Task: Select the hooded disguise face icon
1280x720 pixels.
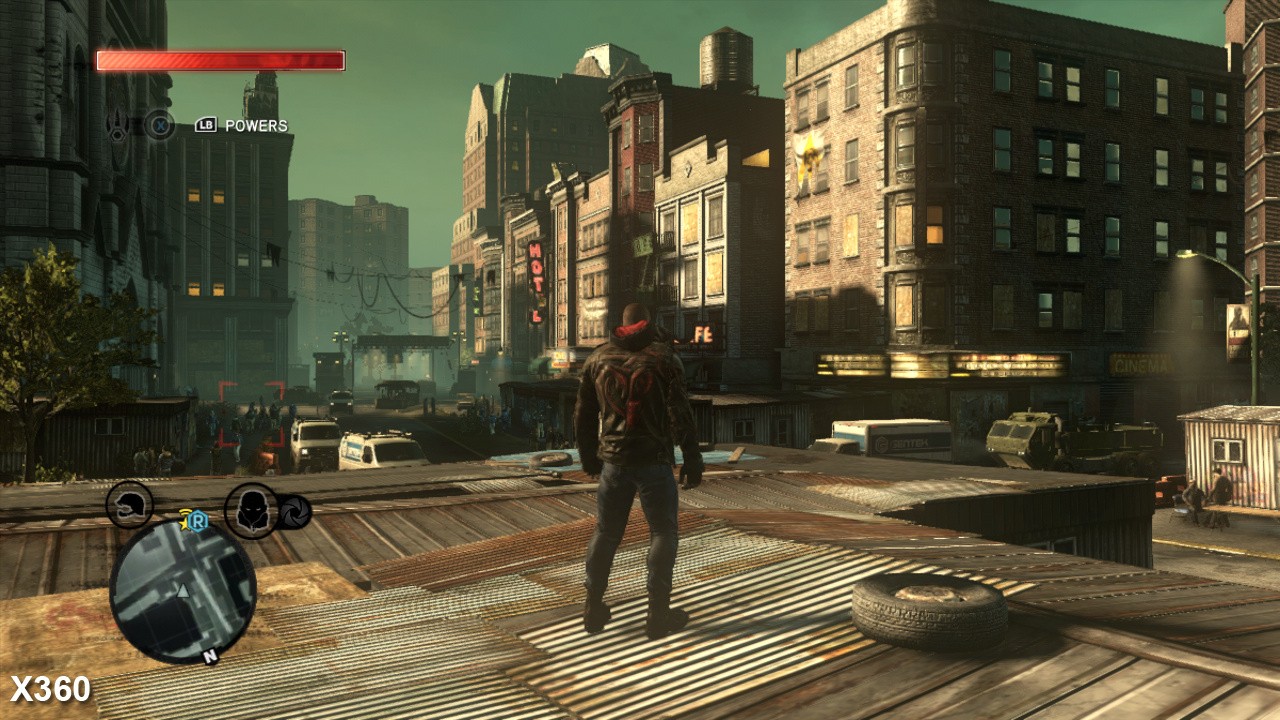Action: coord(250,509)
